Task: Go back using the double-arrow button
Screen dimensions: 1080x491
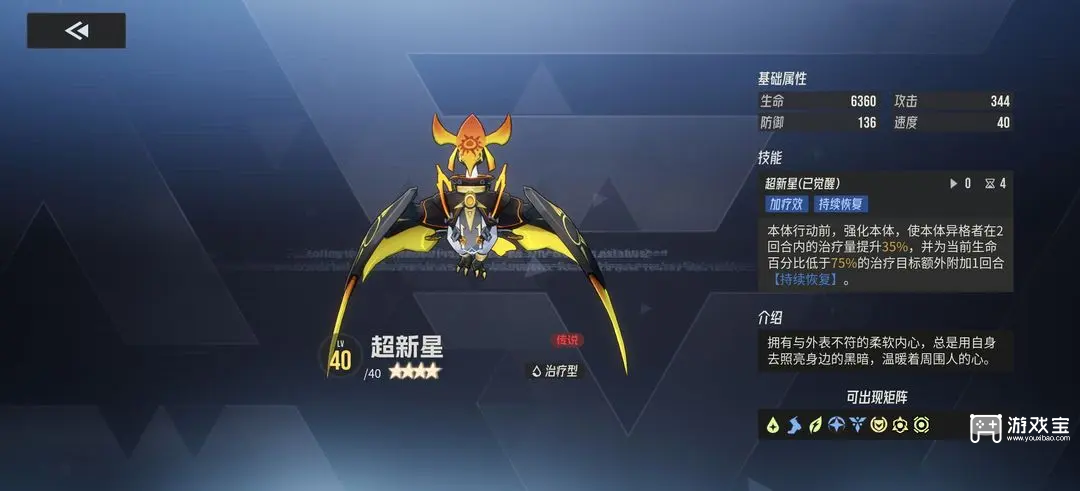Action: pyautogui.click(x=76, y=31)
